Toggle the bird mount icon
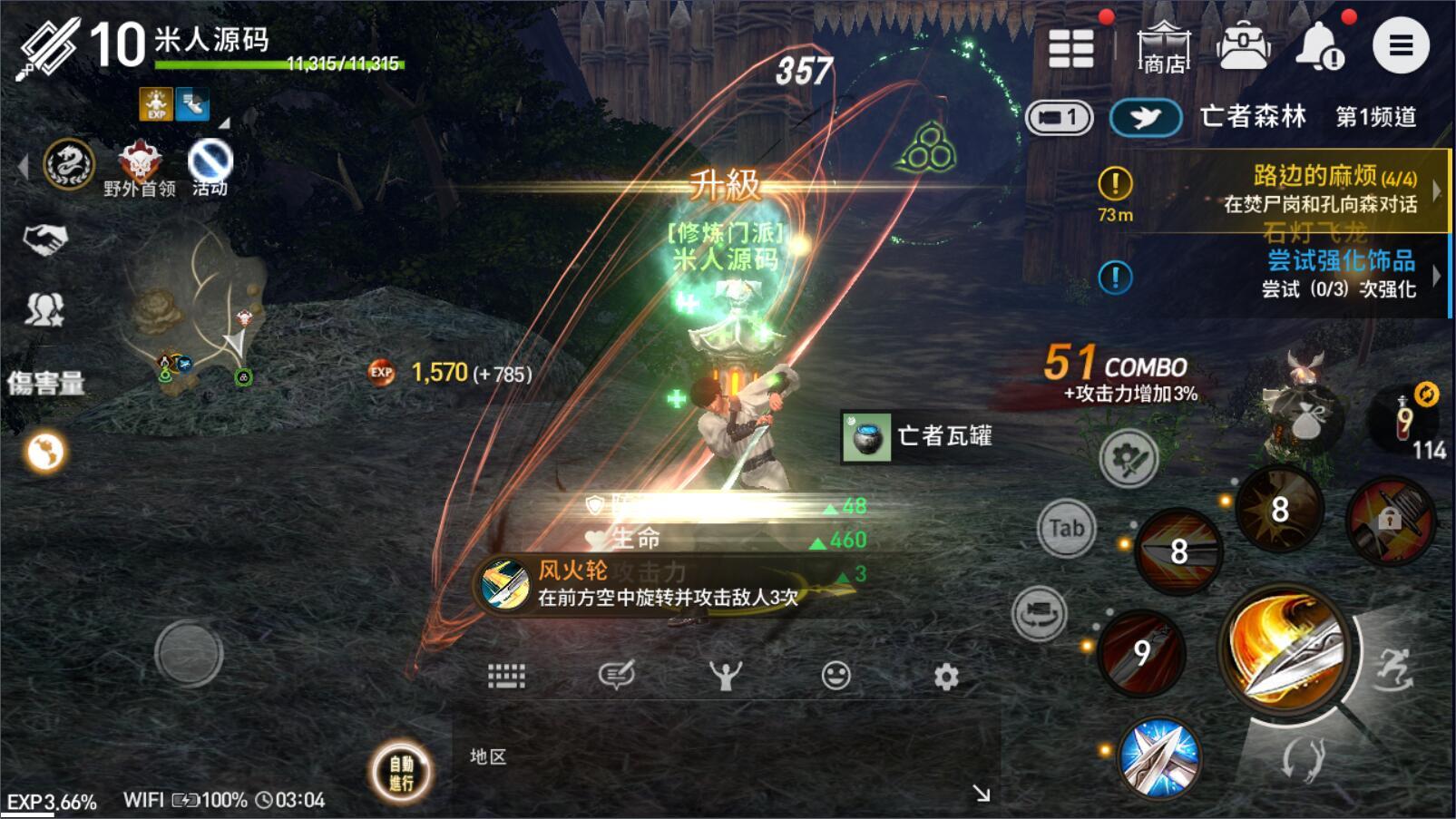The height and width of the screenshot is (819, 1456). tap(1146, 118)
